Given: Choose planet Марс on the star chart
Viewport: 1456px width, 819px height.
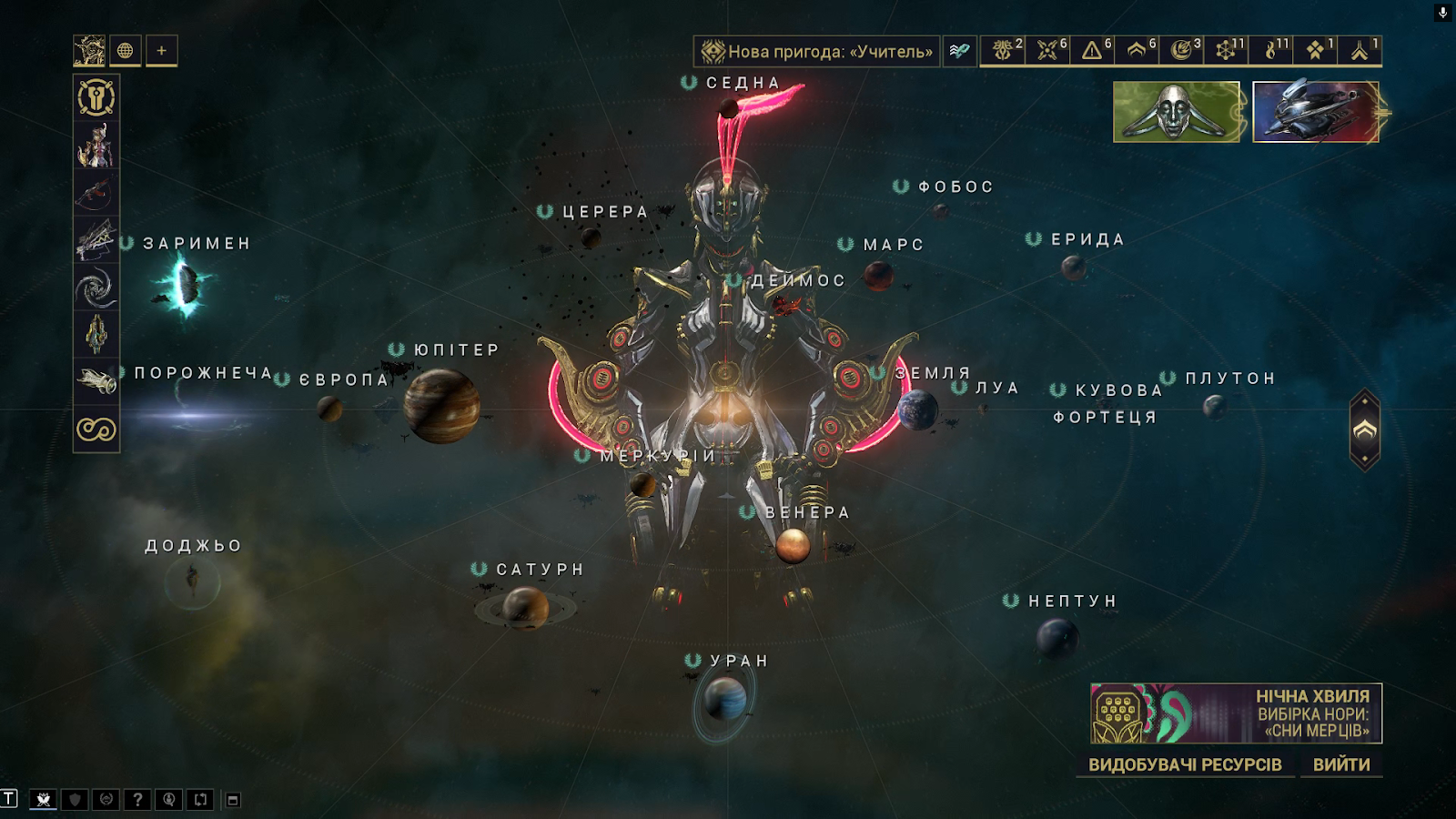Looking at the screenshot, I should click(877, 274).
